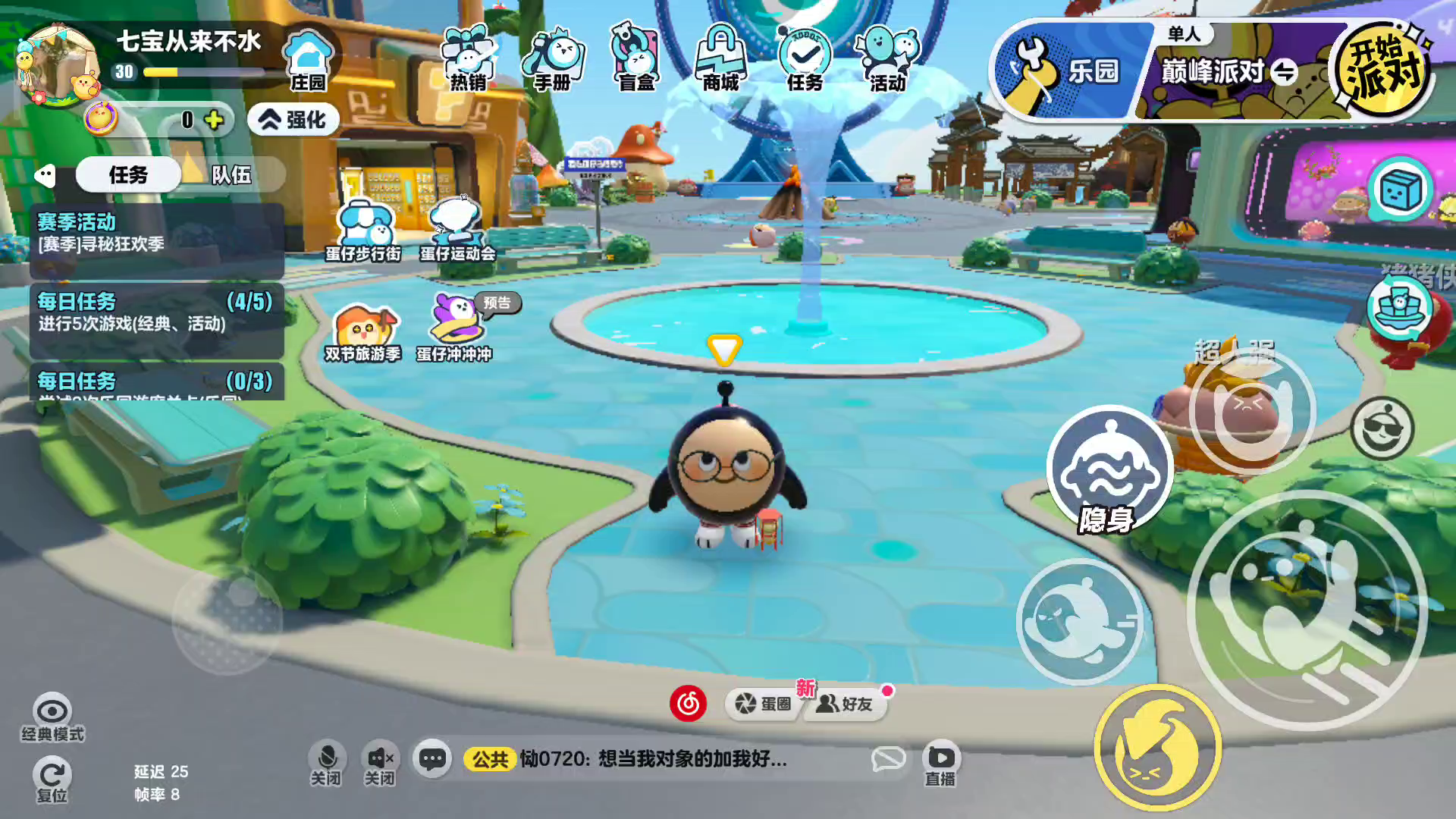This screenshot has width=1456, height=819.
Task: Click the 强化 enhance button
Action: pos(293,120)
